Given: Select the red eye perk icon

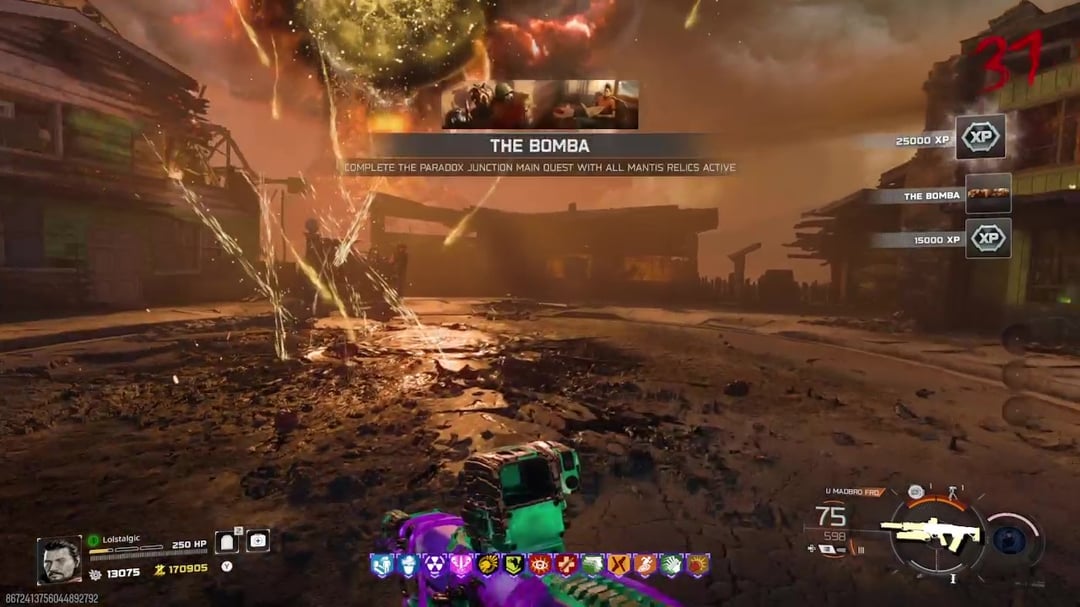Looking at the screenshot, I should click(541, 566).
